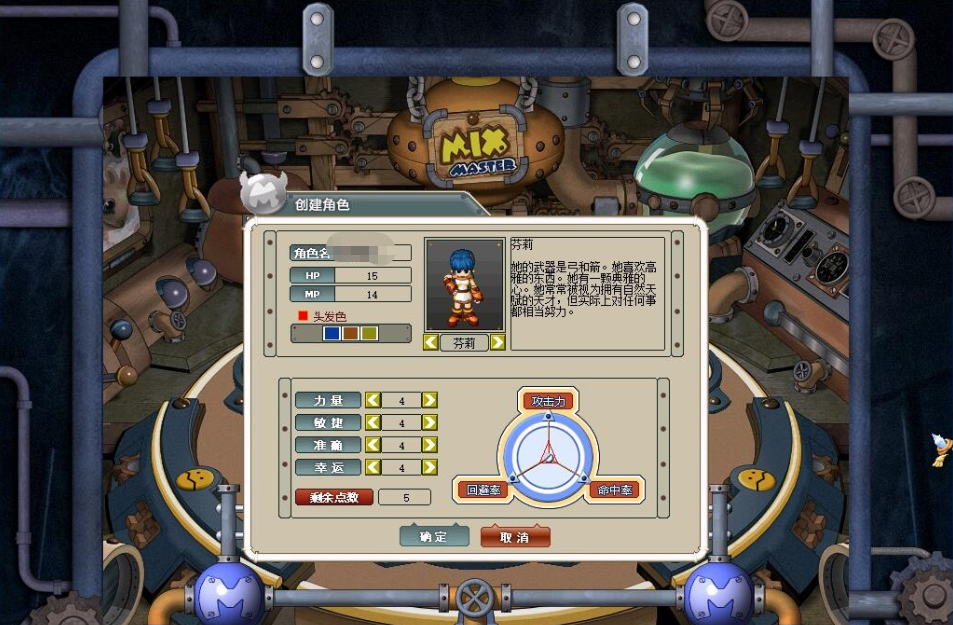Confirm character creation with 确定
The image size is (953, 625).
(434, 537)
